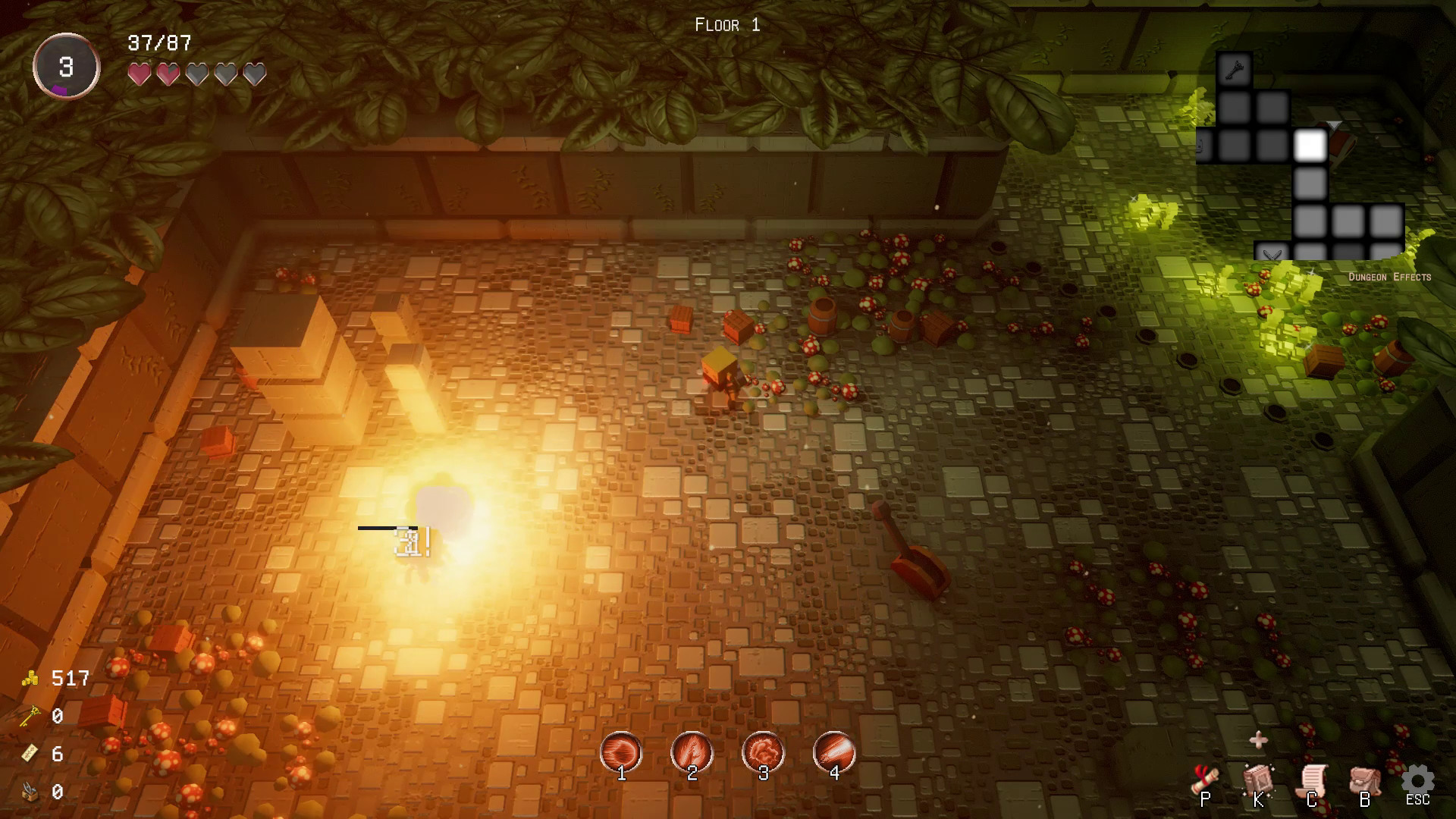The image size is (1456, 819).
Task: Trigger the explosion ability in slot 3
Action: [x=763, y=752]
